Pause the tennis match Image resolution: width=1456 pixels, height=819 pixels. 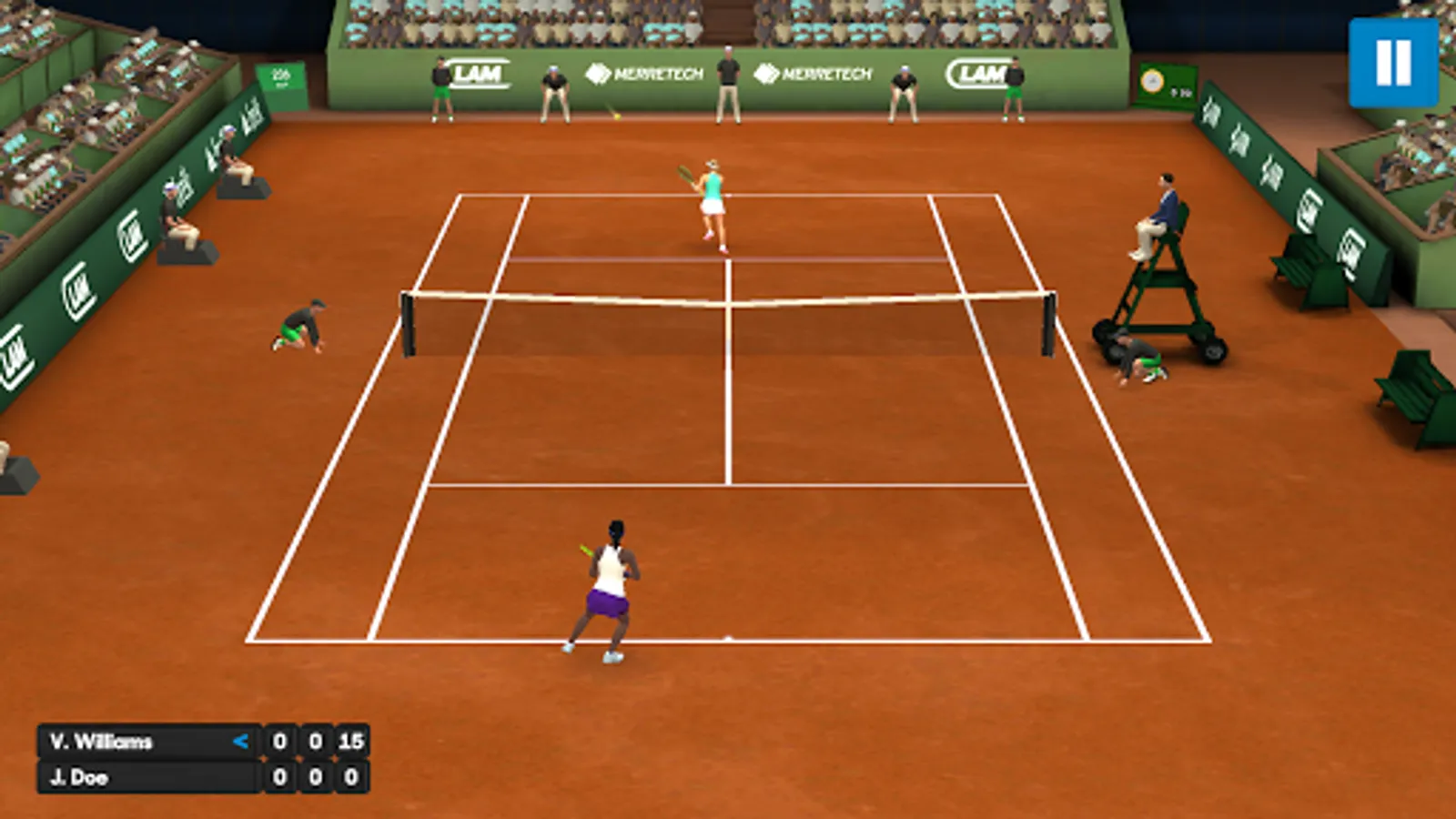pyautogui.click(x=1393, y=63)
